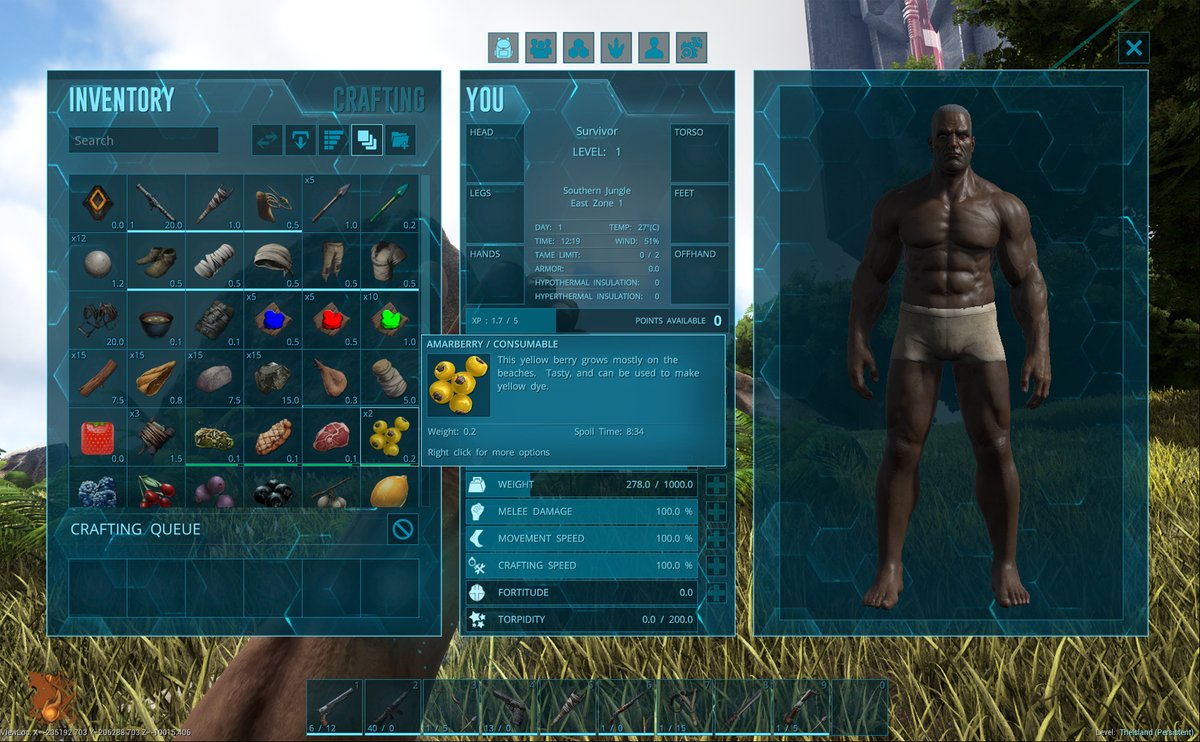1200x742 pixels.
Task: Select the rocket launcher item slot
Action: click(156, 204)
